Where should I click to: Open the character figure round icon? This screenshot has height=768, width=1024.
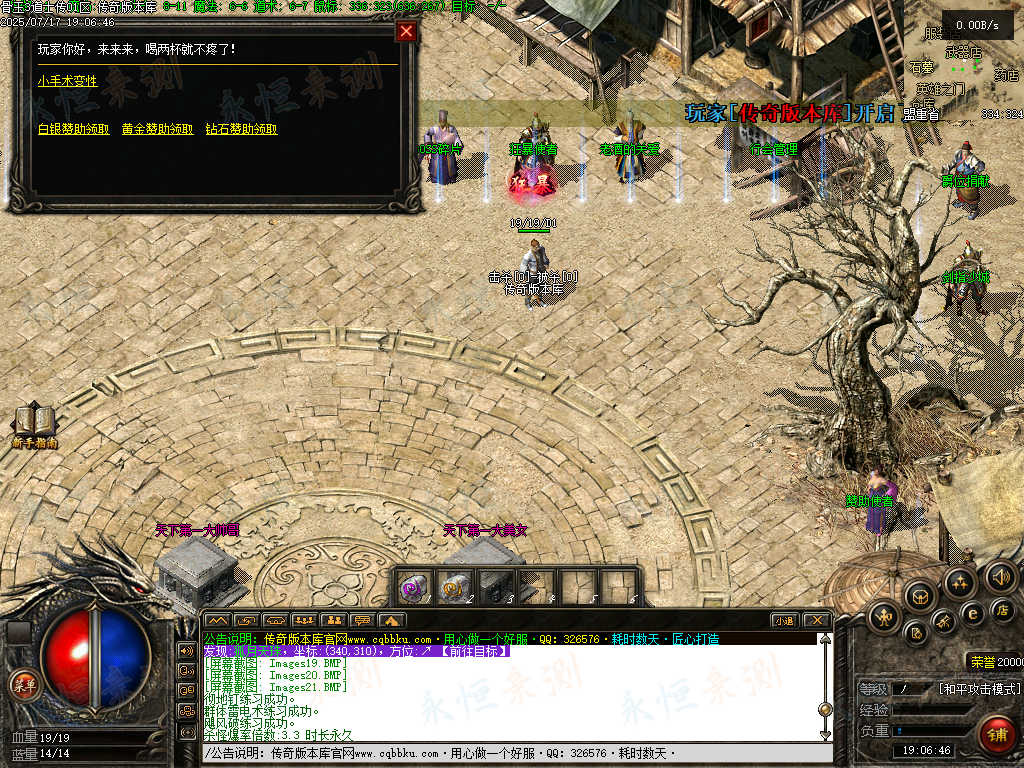click(x=884, y=618)
